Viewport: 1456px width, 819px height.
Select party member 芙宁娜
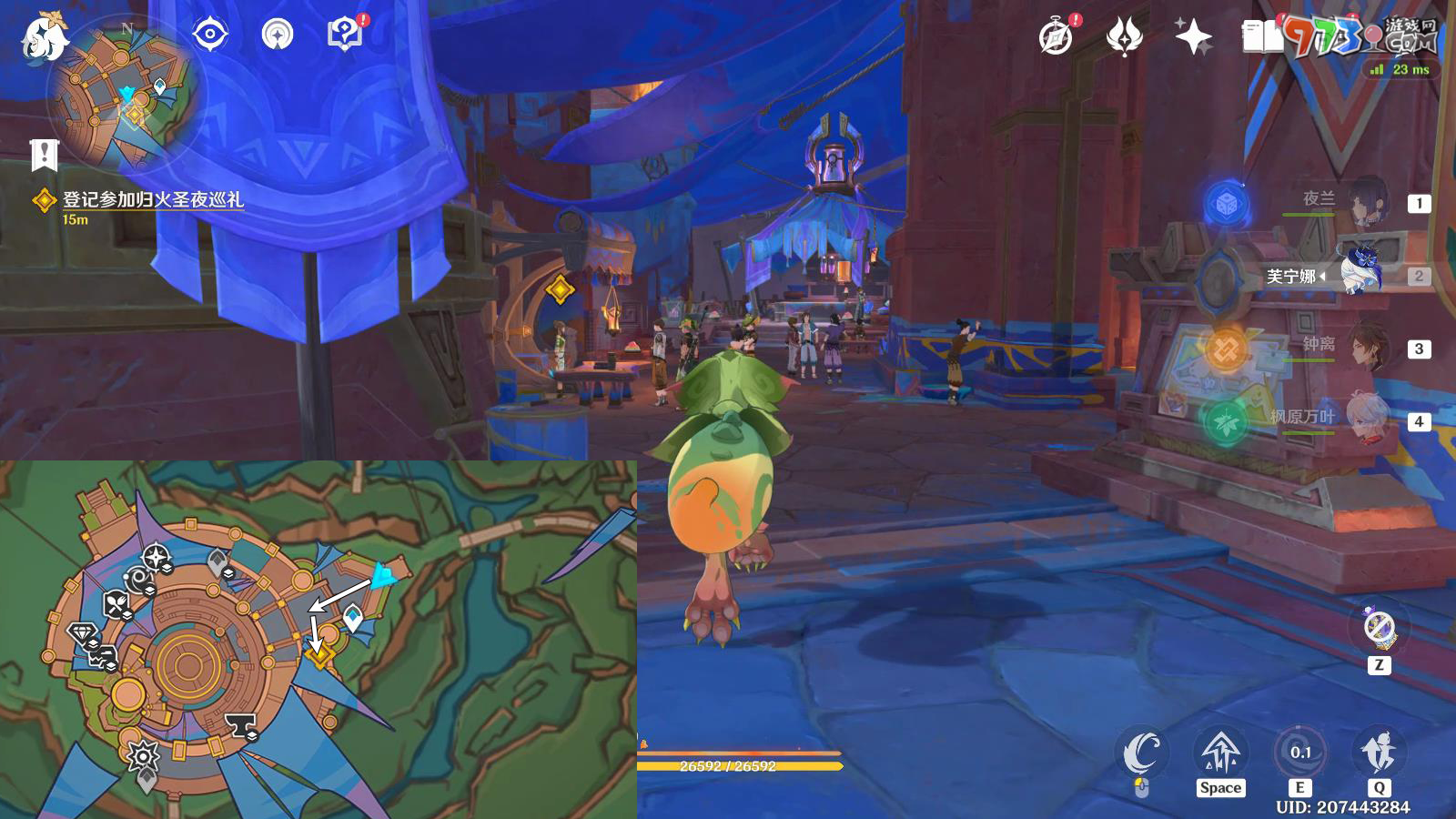(1360, 275)
